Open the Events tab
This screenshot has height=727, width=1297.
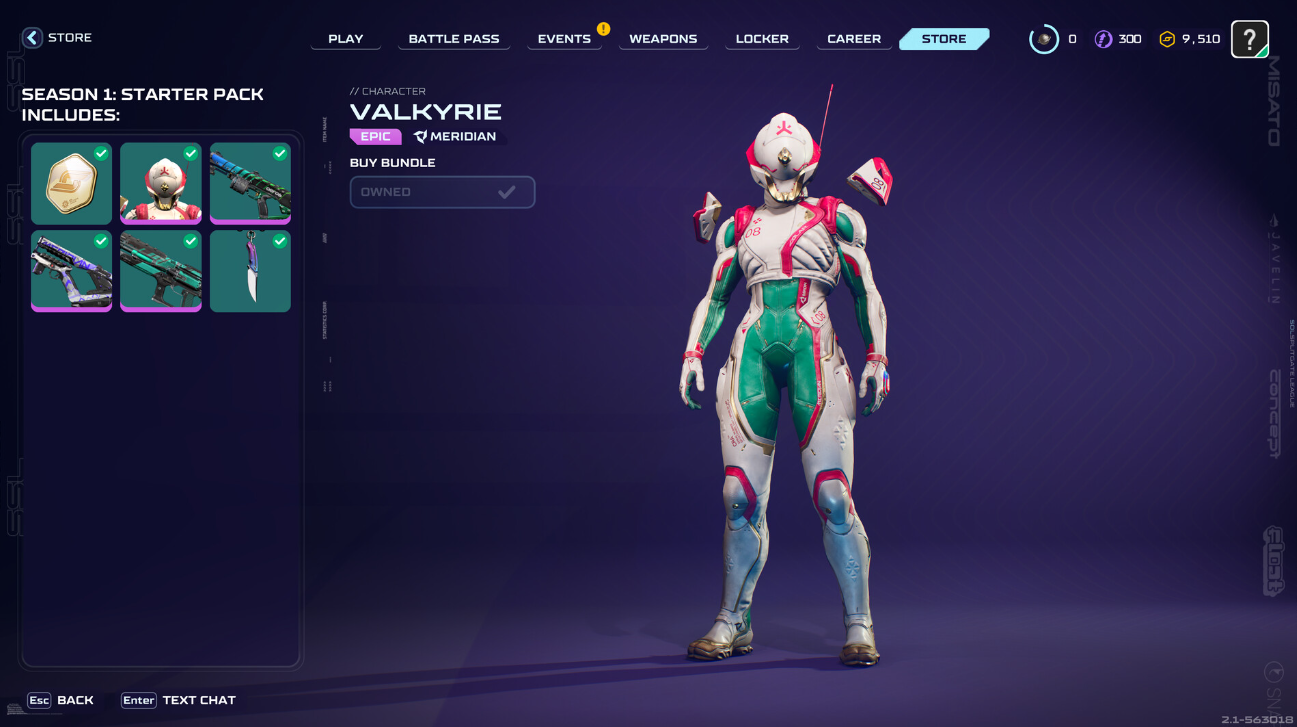pyautogui.click(x=564, y=39)
